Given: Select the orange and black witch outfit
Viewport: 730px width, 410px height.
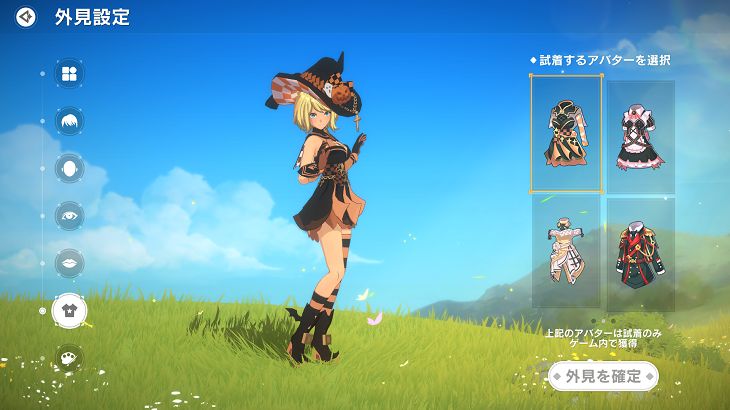Looking at the screenshot, I should pos(566,133).
